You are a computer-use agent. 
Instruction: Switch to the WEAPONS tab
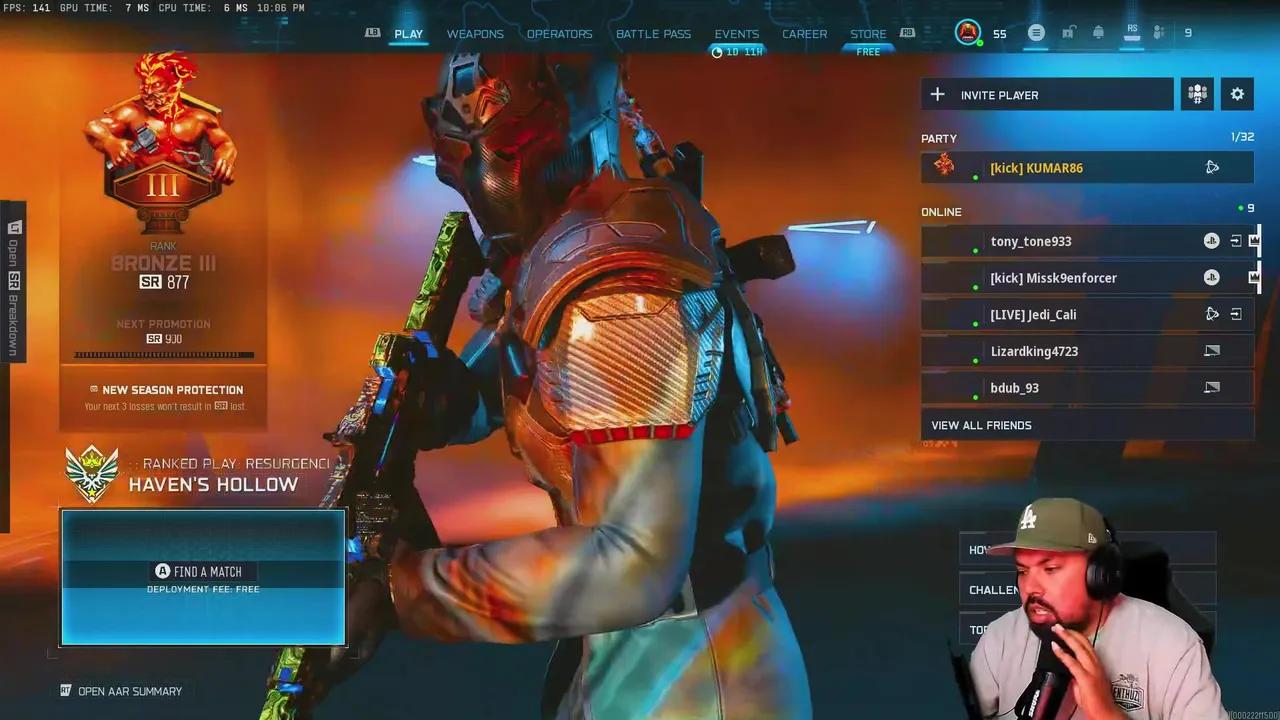tap(475, 33)
